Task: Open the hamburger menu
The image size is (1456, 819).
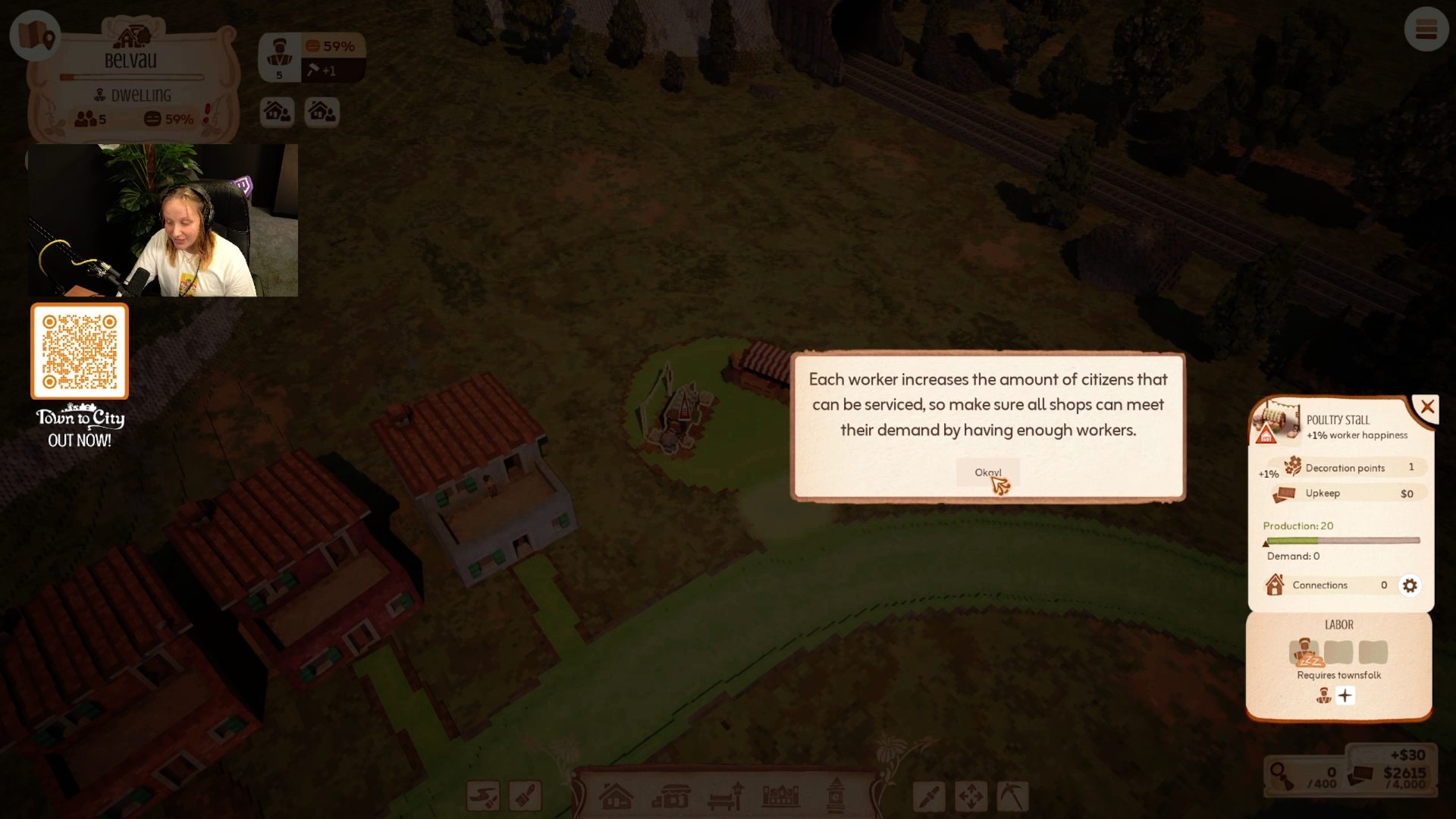Action: coord(1426,30)
